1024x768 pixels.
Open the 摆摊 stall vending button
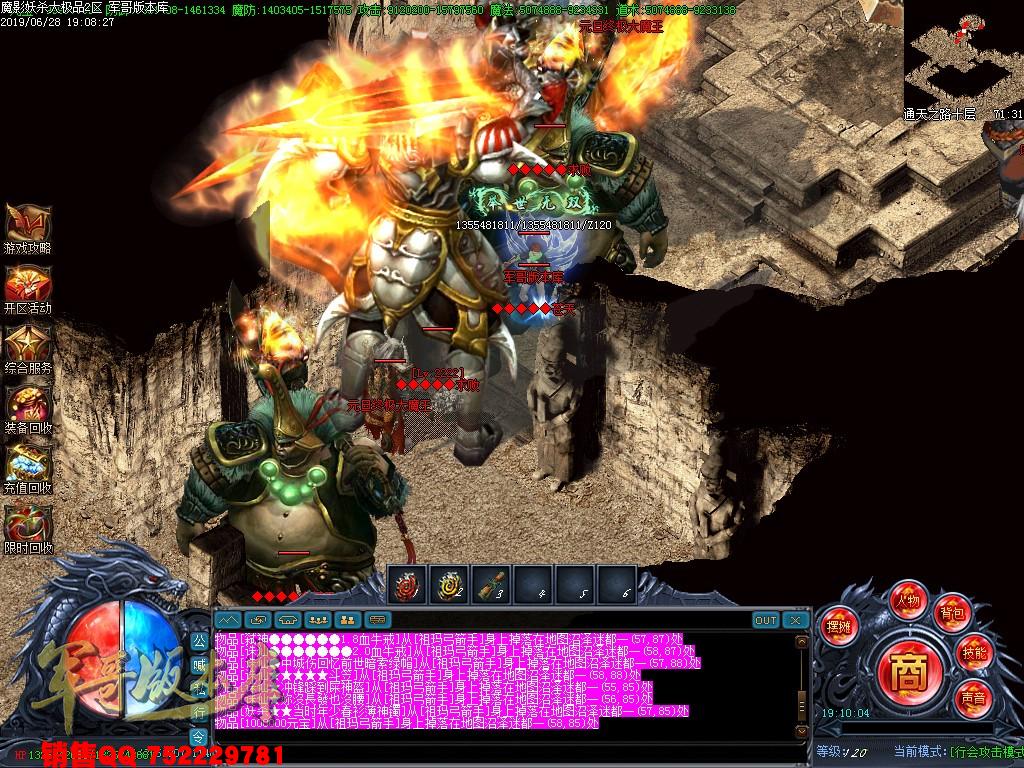pos(837,626)
